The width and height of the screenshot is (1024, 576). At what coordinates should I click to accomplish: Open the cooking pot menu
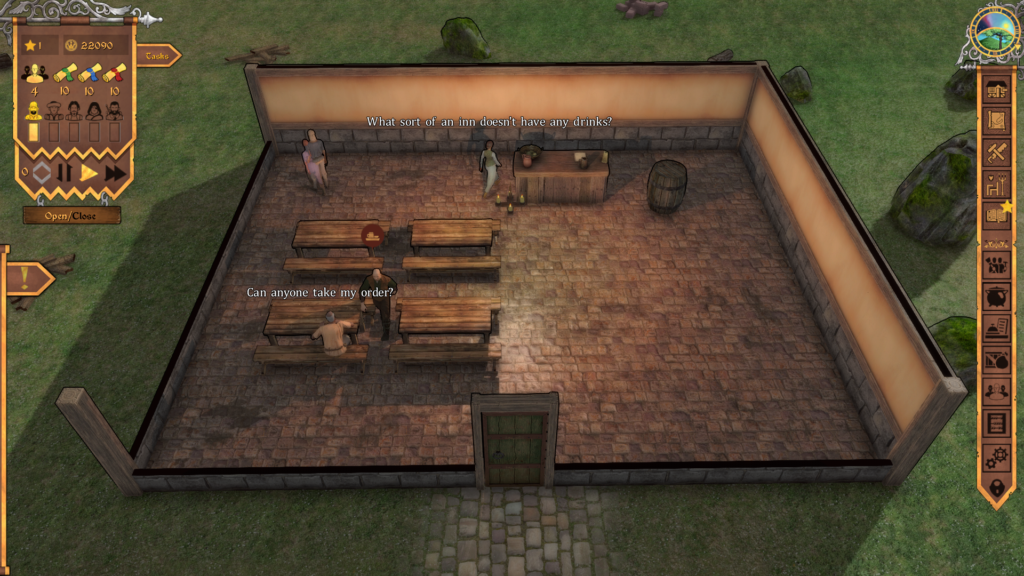(x=996, y=297)
